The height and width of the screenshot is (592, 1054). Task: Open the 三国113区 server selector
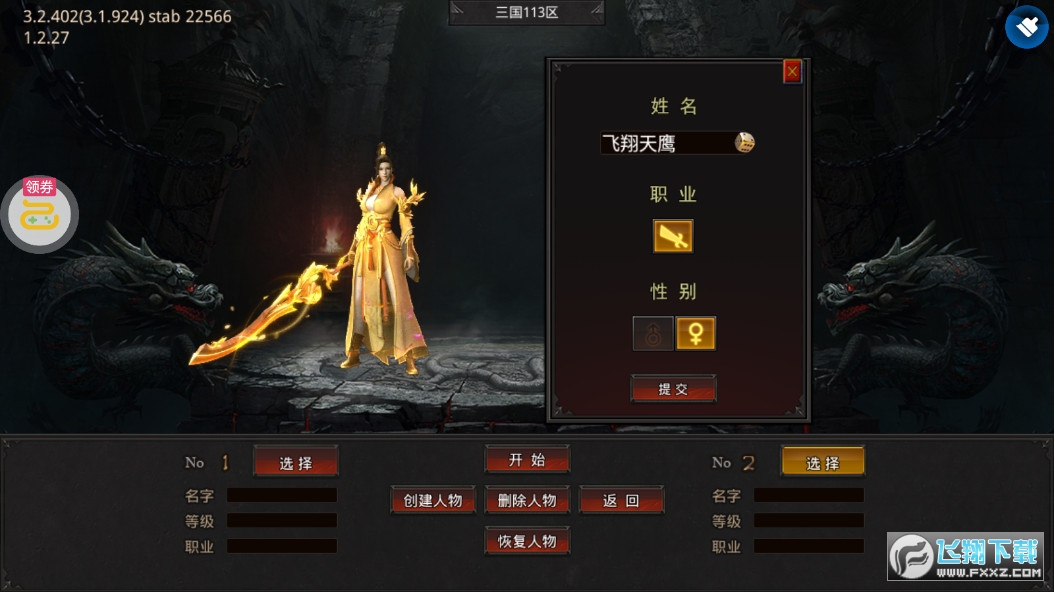click(526, 13)
